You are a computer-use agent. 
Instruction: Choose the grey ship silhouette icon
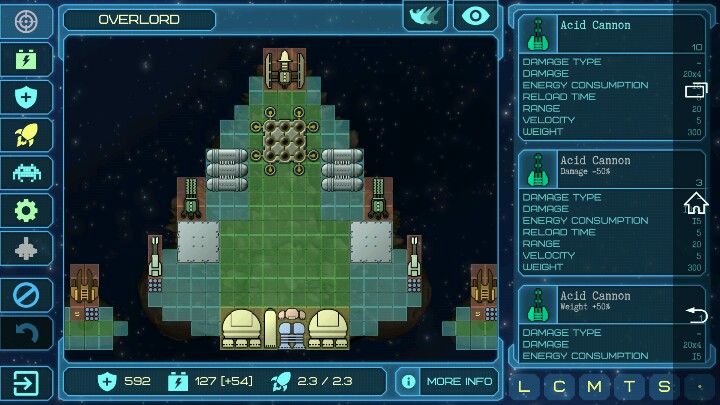click(x=26, y=248)
